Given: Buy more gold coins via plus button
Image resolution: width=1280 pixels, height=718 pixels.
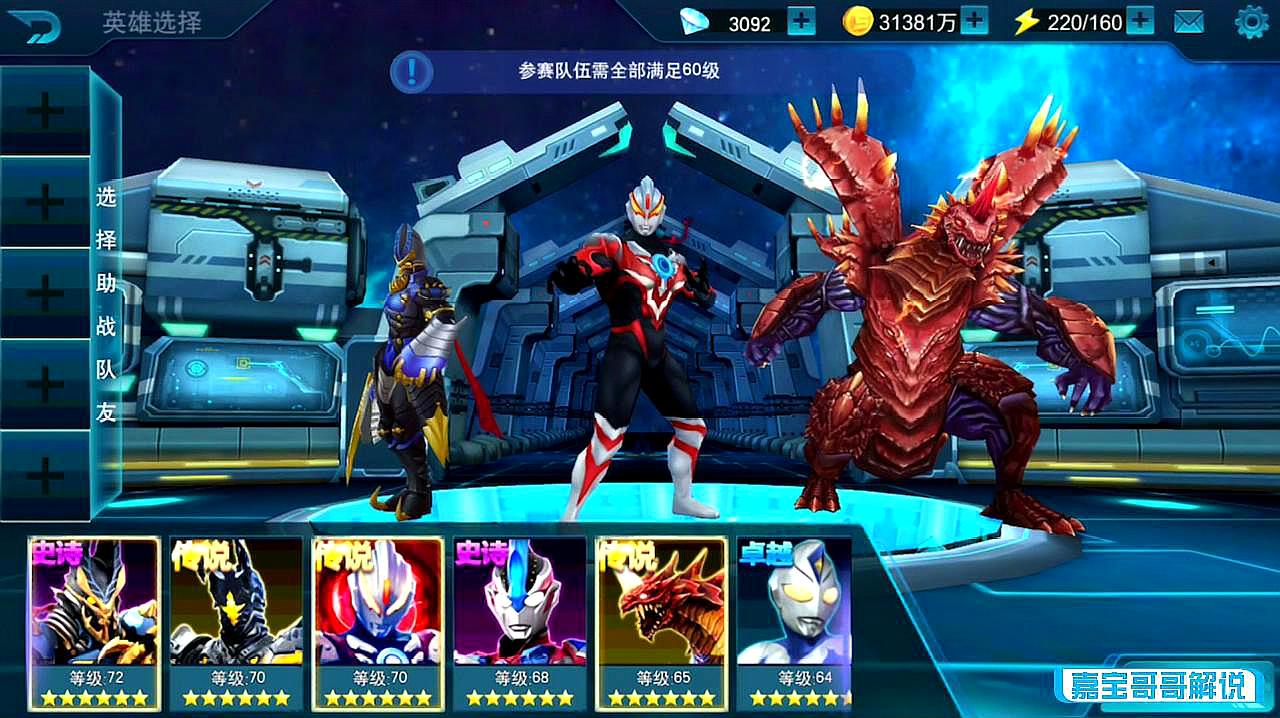Looking at the screenshot, I should click(974, 21).
